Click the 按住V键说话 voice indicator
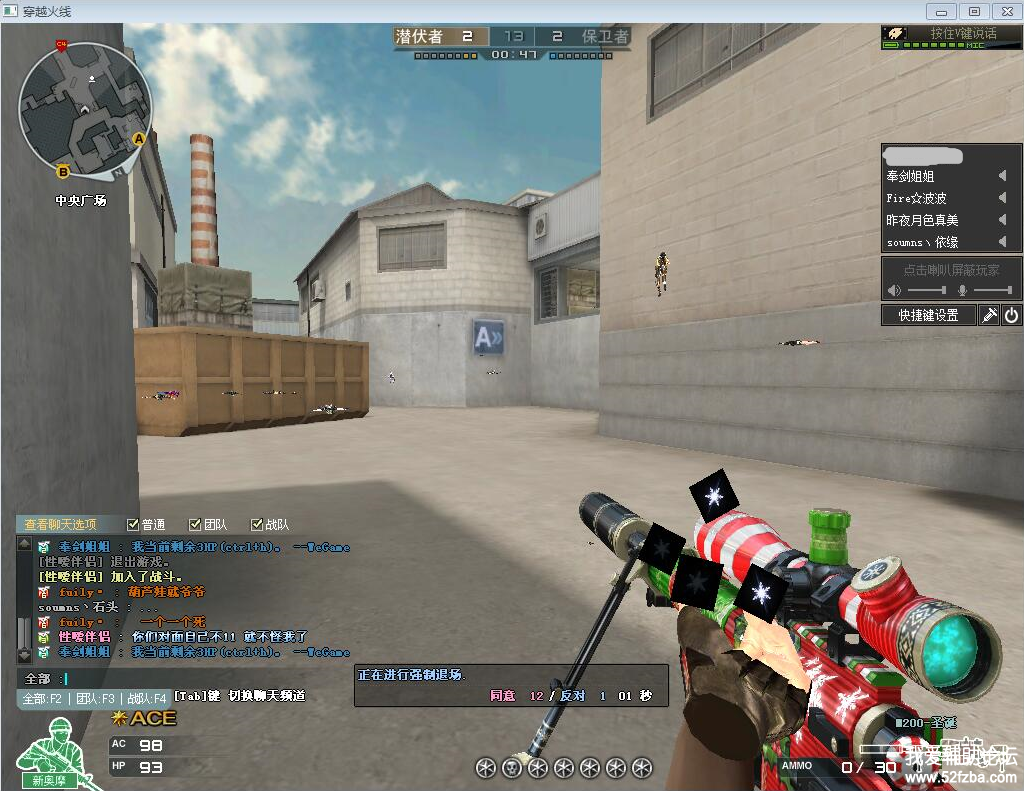The image size is (1024, 791). (950, 33)
